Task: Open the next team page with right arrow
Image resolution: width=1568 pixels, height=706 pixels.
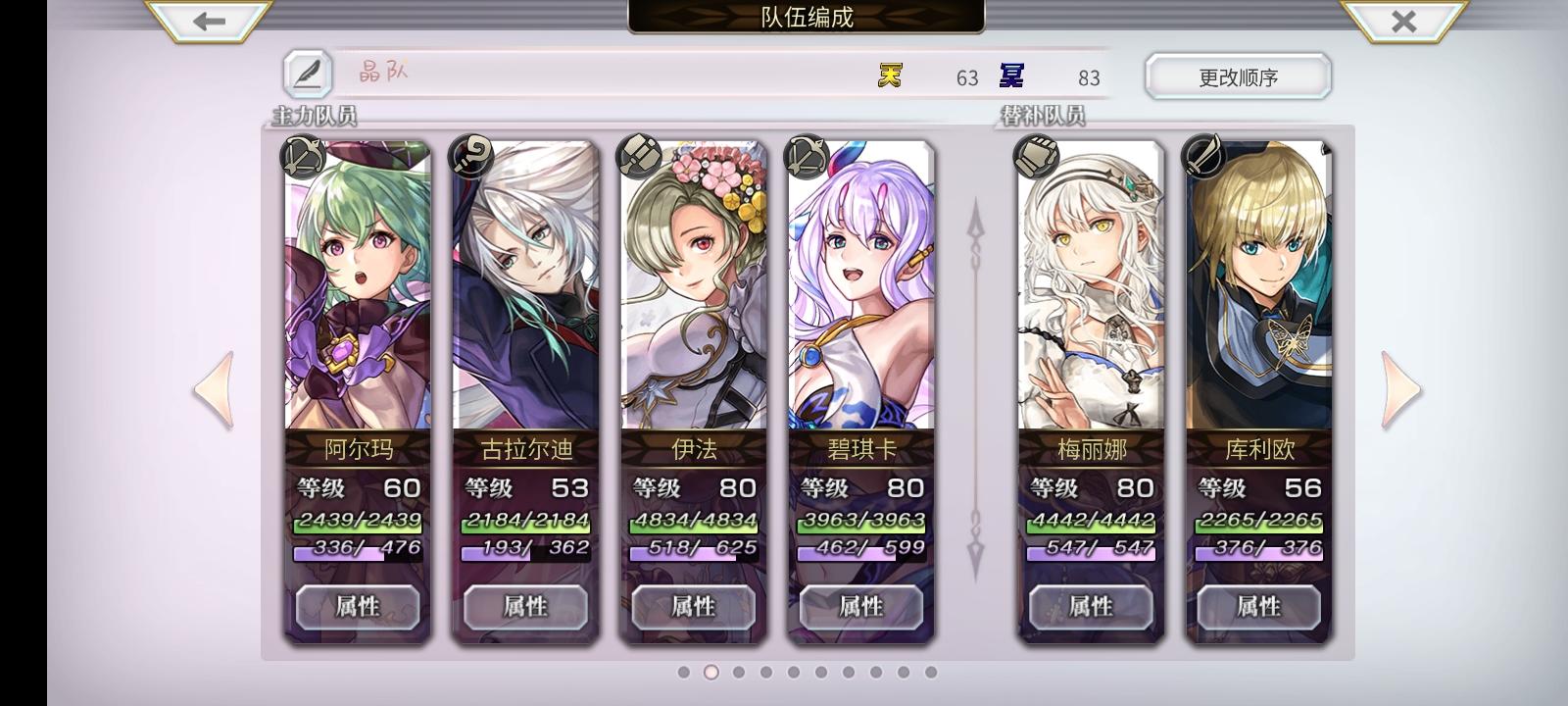Action: pos(1397,388)
